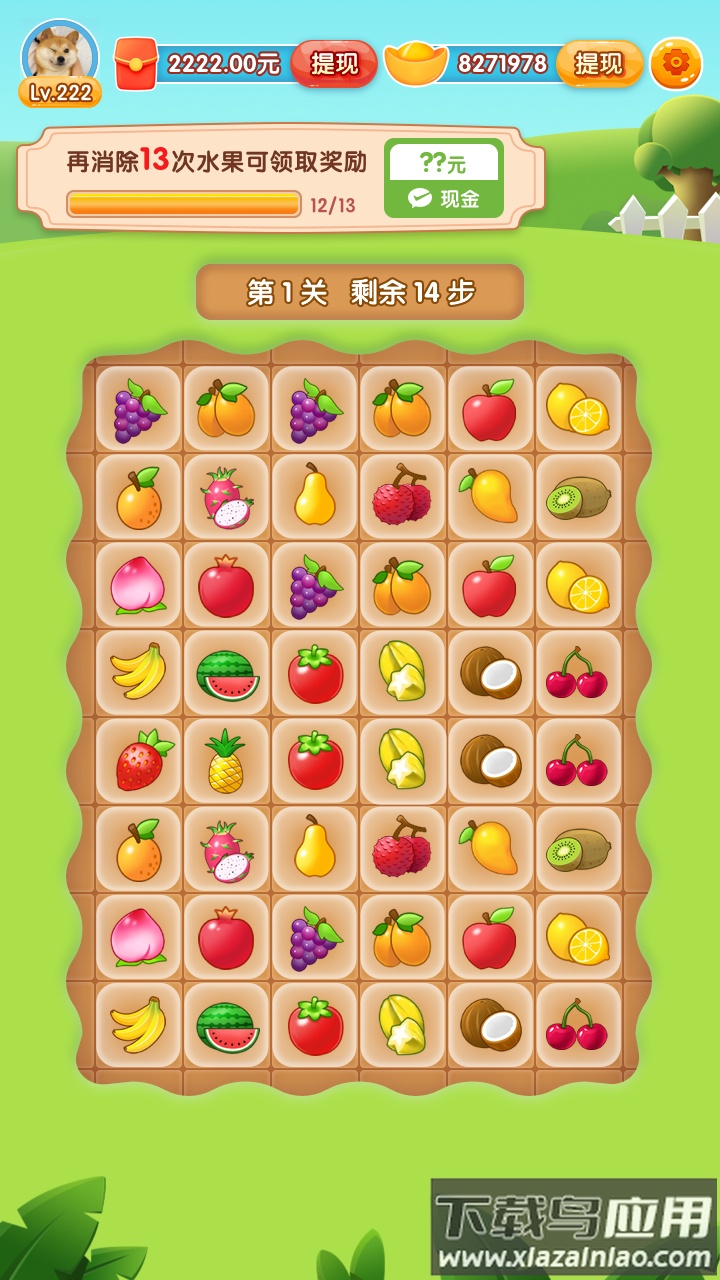The width and height of the screenshot is (720, 1280).
Task: Select the strawberry tile on the board
Action: pyautogui.click(x=141, y=761)
